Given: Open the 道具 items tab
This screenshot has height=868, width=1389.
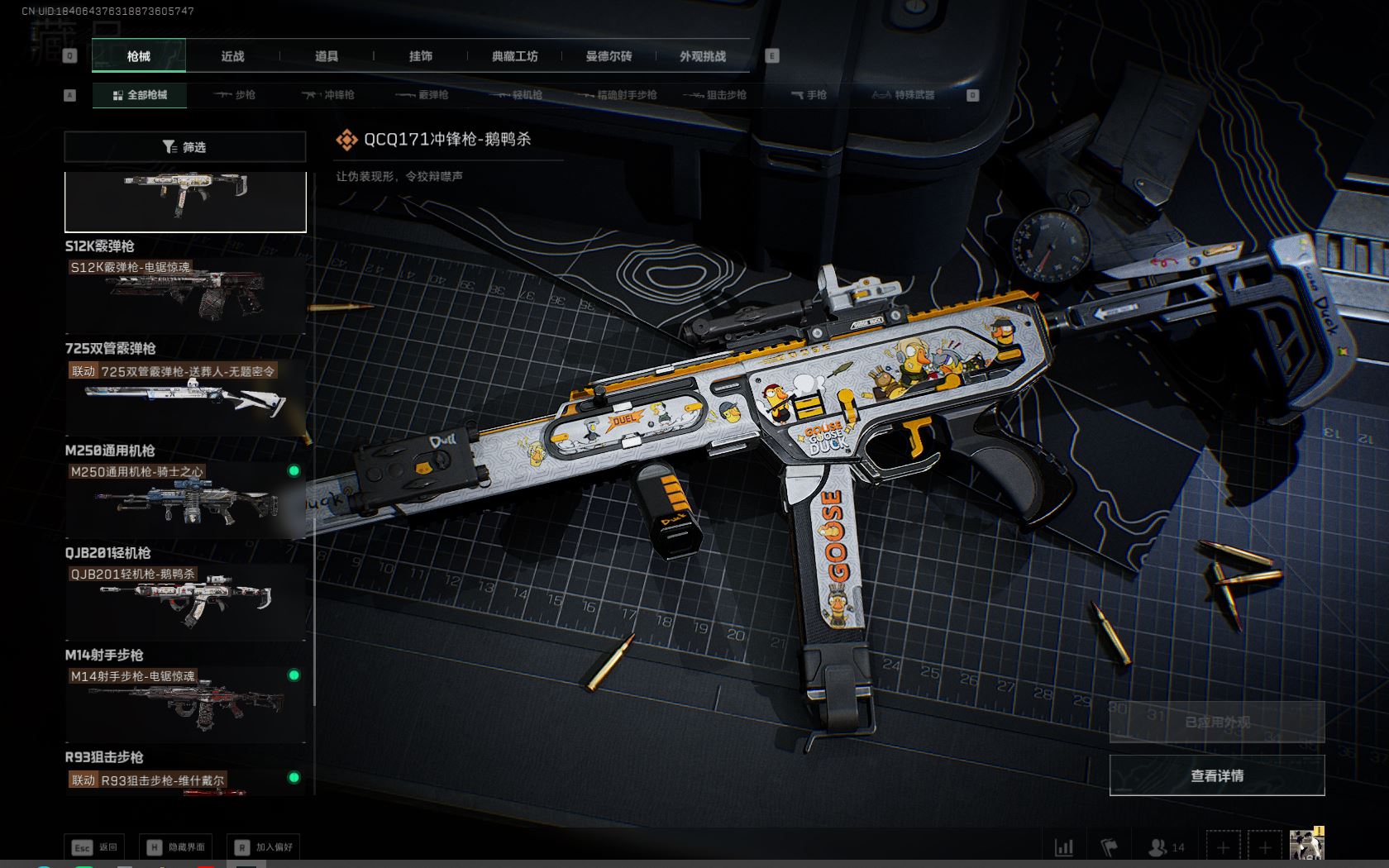Looking at the screenshot, I should point(327,56).
